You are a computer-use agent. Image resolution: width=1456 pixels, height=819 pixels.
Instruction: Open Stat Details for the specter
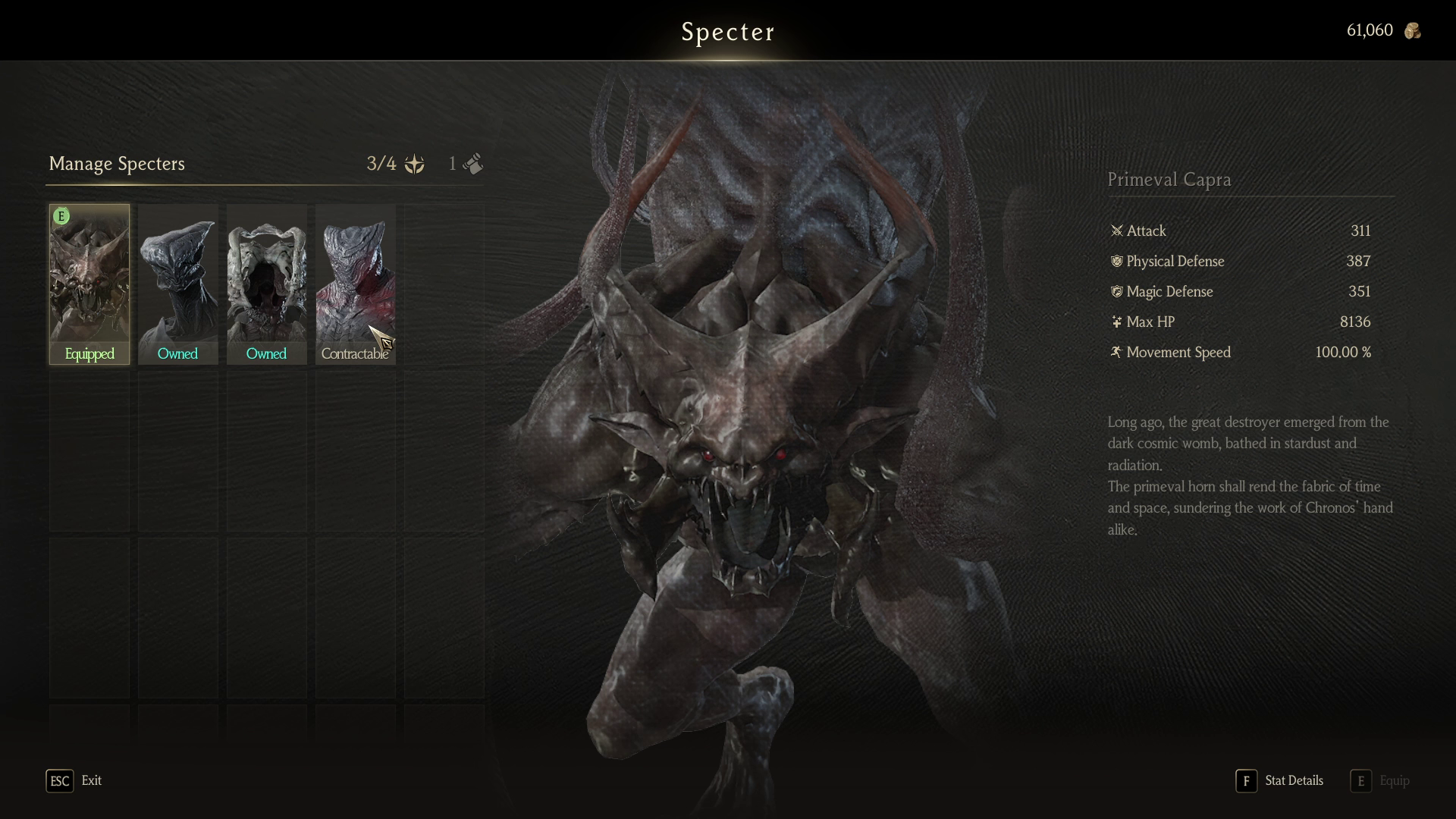[1280, 780]
